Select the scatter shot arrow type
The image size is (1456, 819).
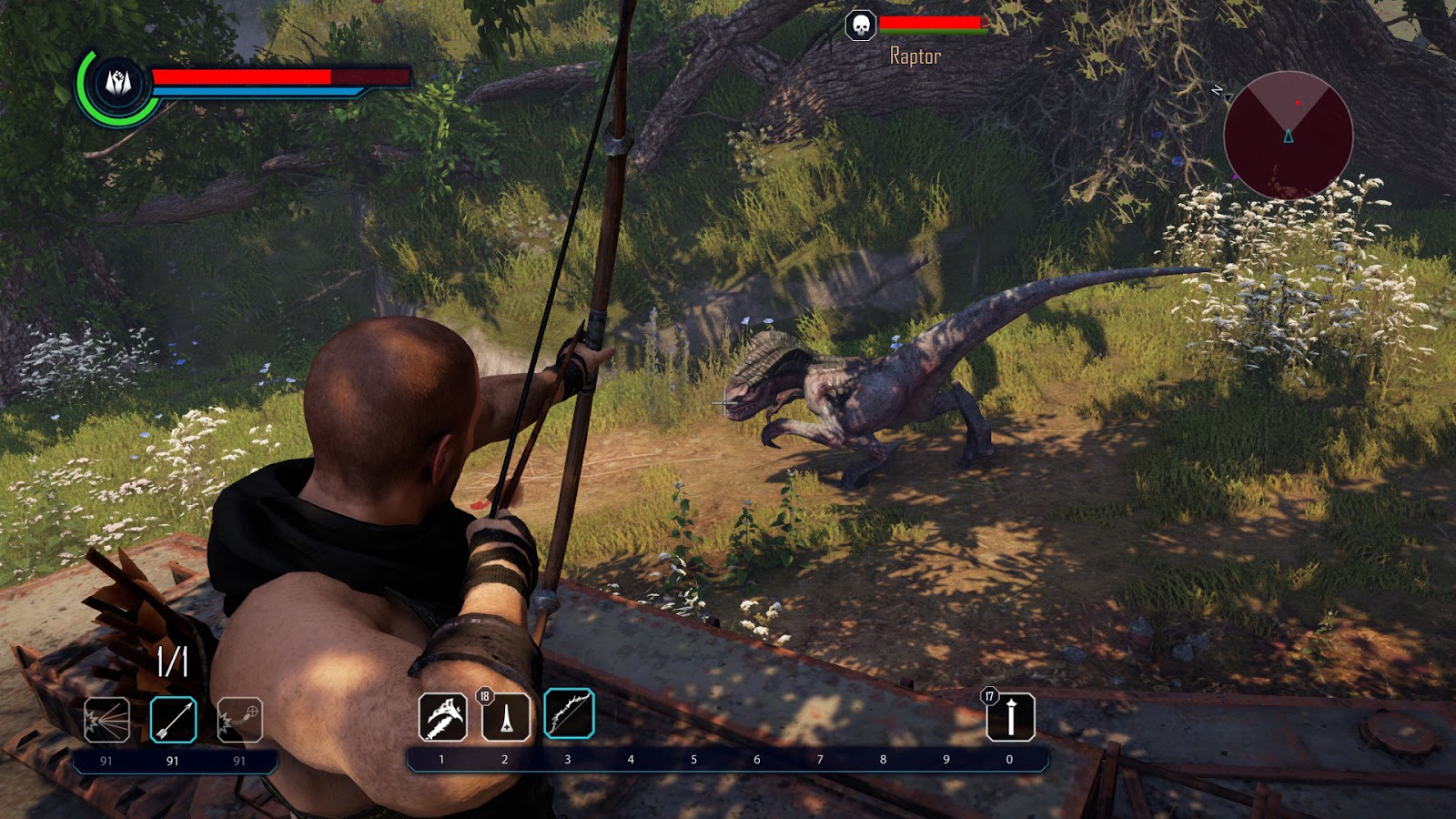106,720
